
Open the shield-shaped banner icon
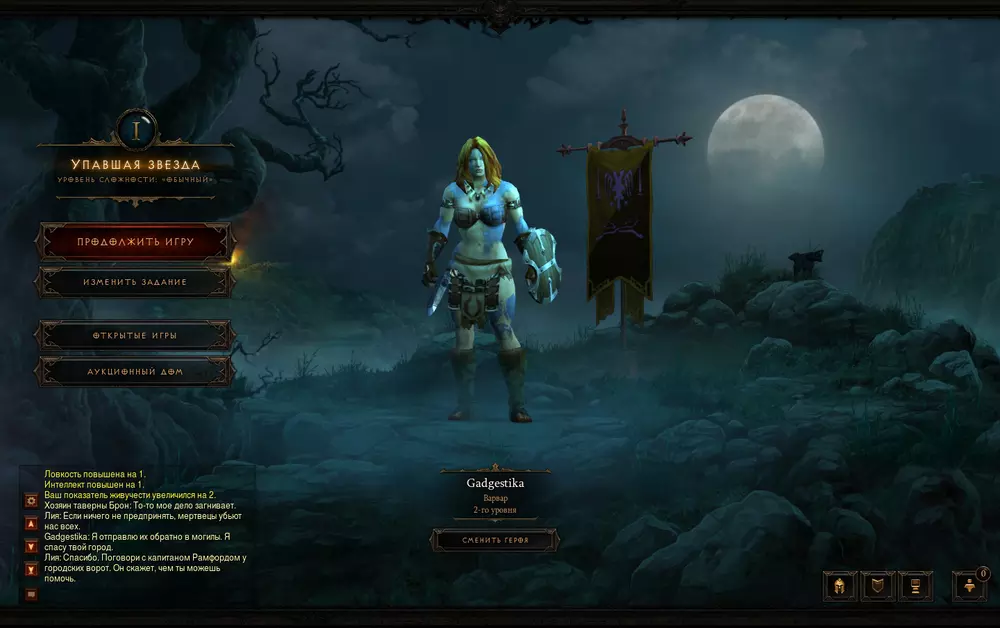tap(878, 586)
